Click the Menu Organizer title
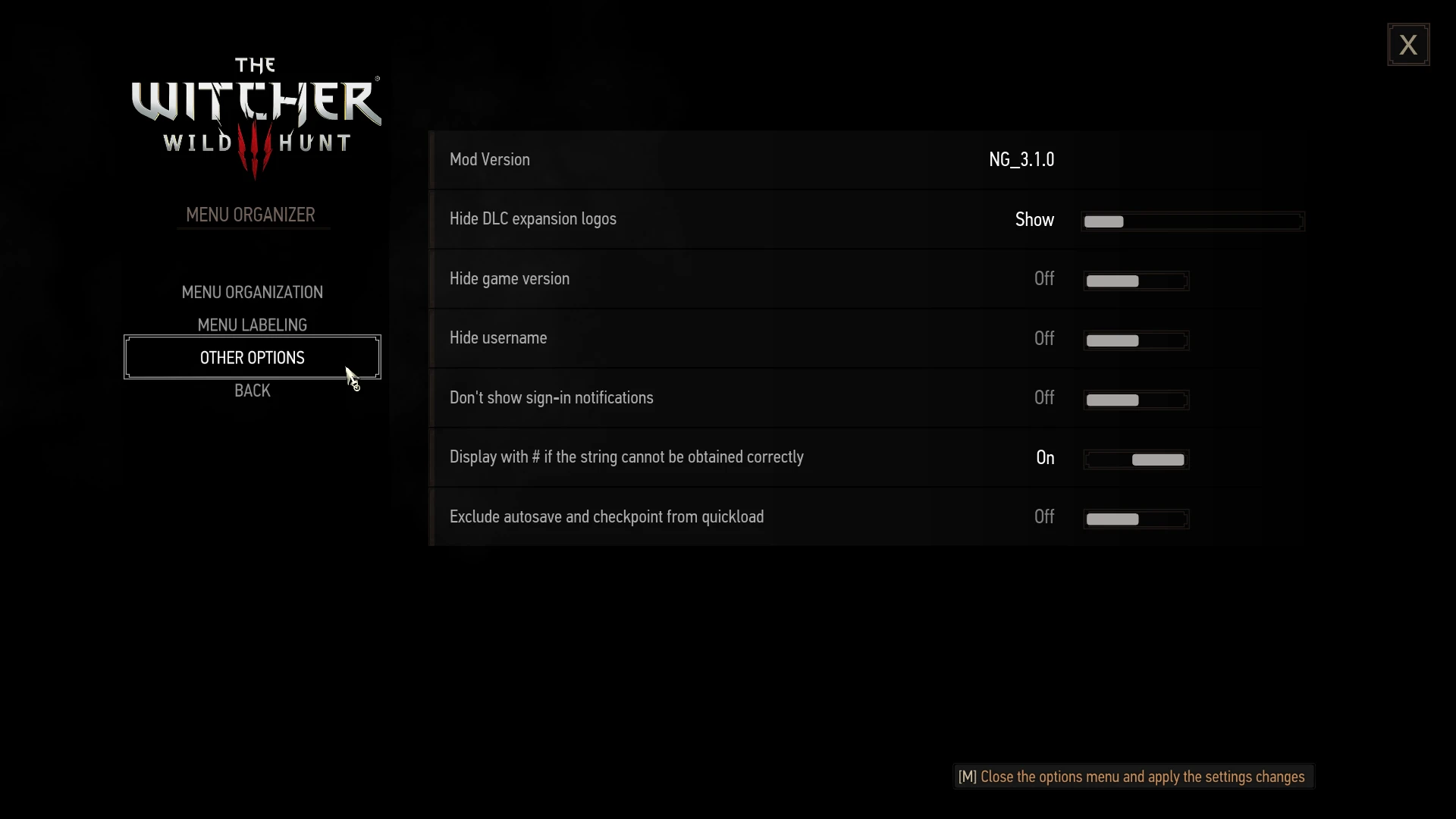This screenshot has height=819, width=1456. (x=251, y=215)
